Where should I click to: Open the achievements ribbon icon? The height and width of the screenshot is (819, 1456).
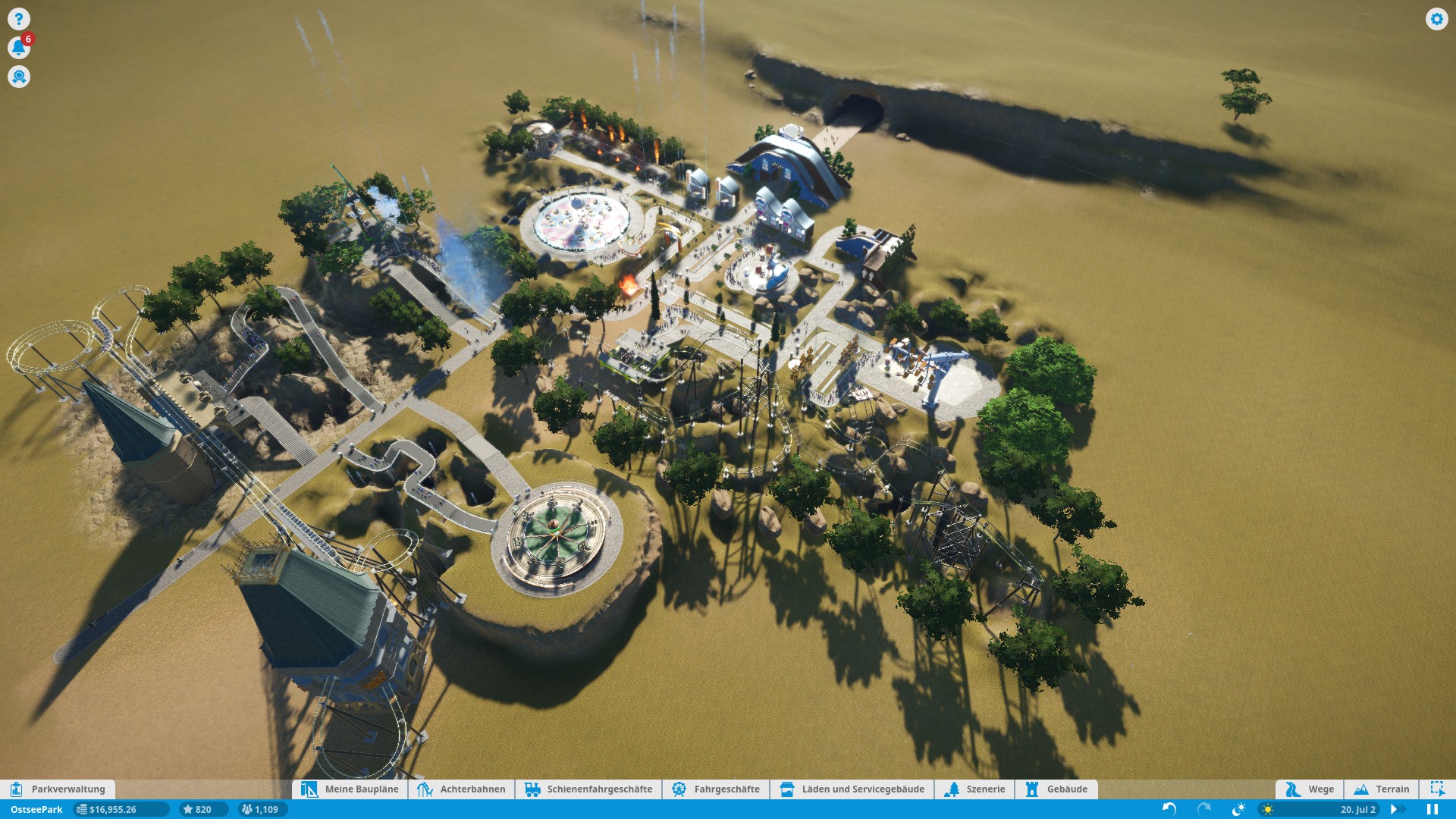(x=19, y=77)
